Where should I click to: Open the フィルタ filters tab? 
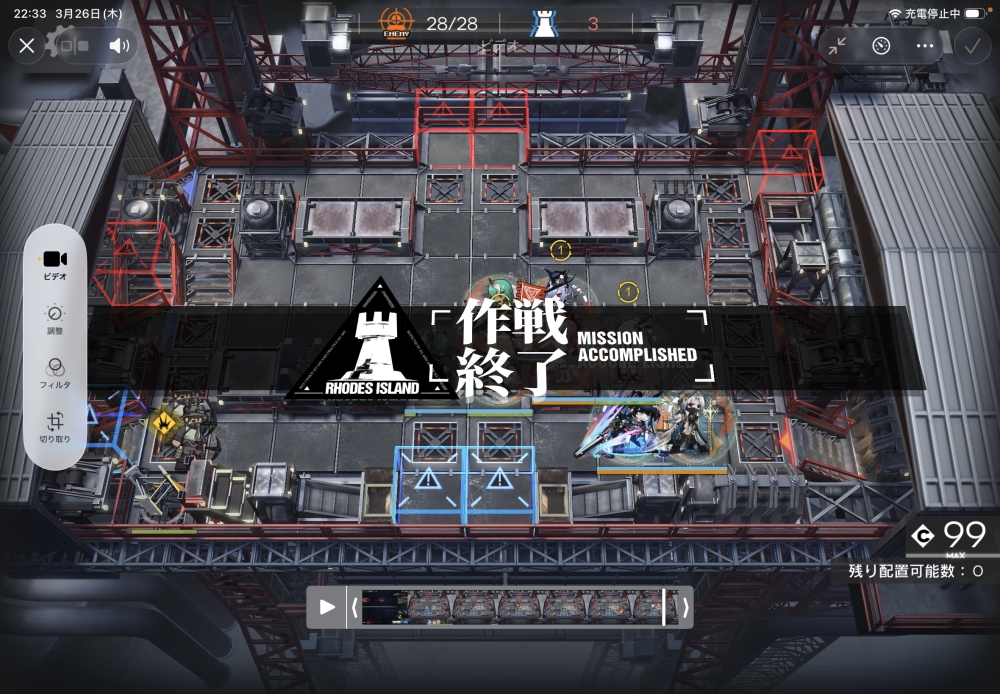pos(55,373)
